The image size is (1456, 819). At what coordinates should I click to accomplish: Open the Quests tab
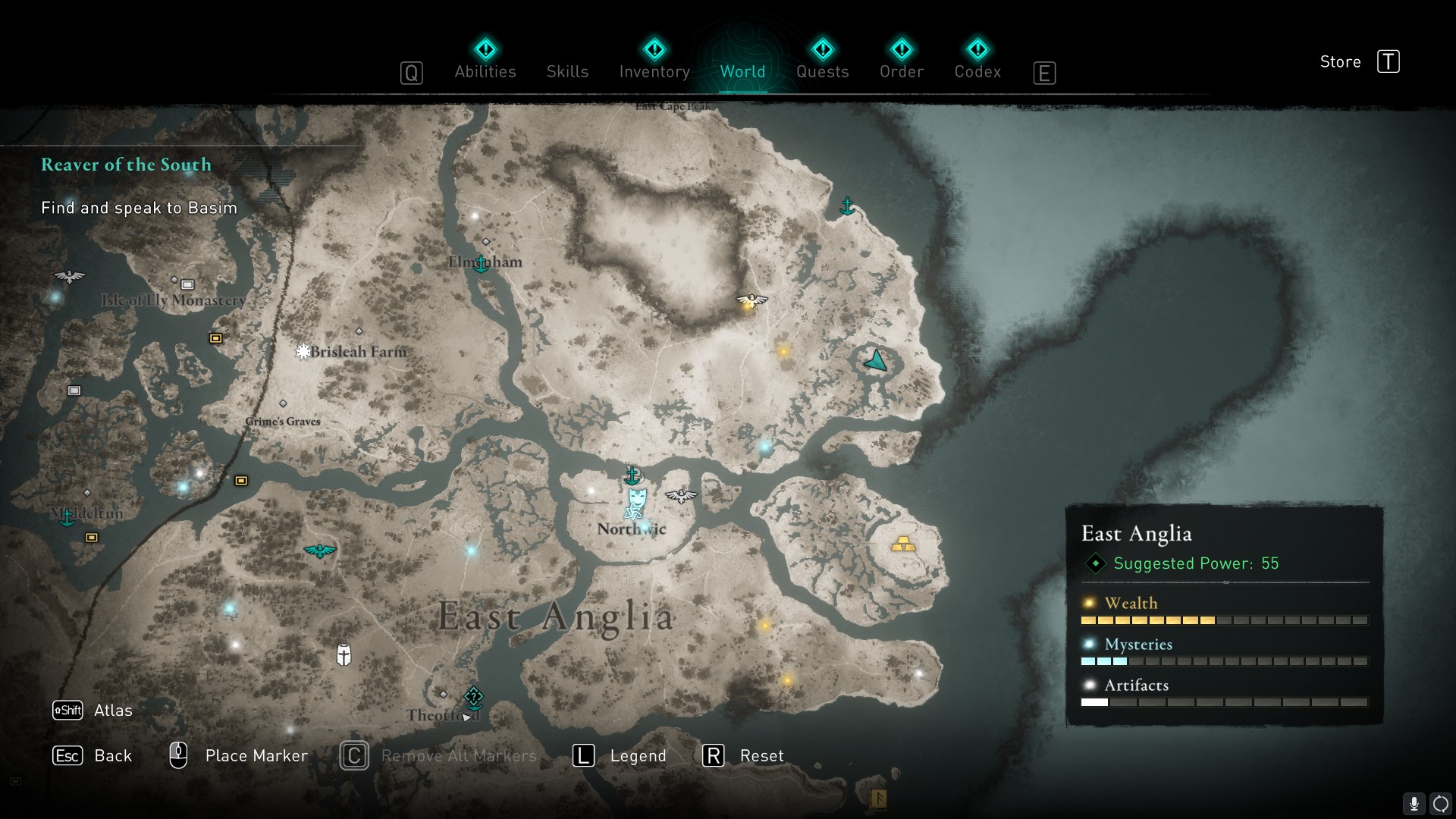[822, 71]
